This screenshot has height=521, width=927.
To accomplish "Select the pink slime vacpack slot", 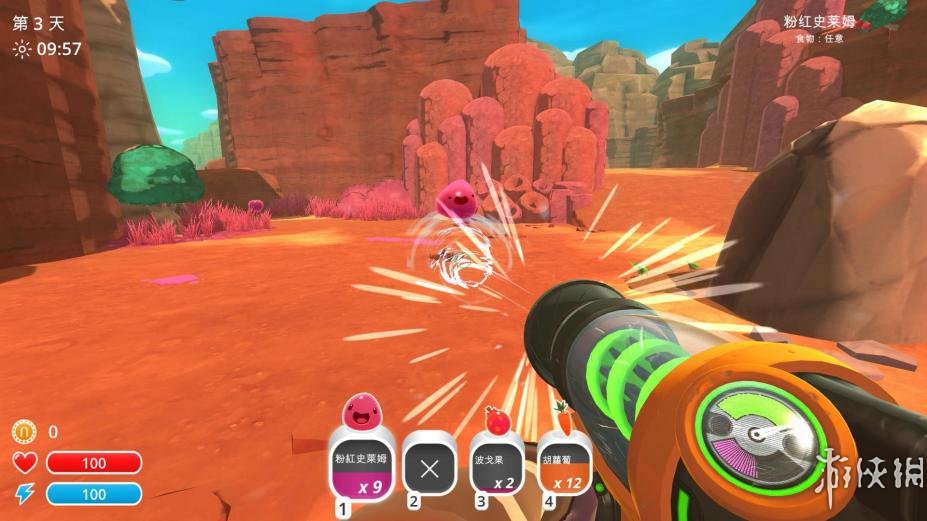I will coord(359,469).
